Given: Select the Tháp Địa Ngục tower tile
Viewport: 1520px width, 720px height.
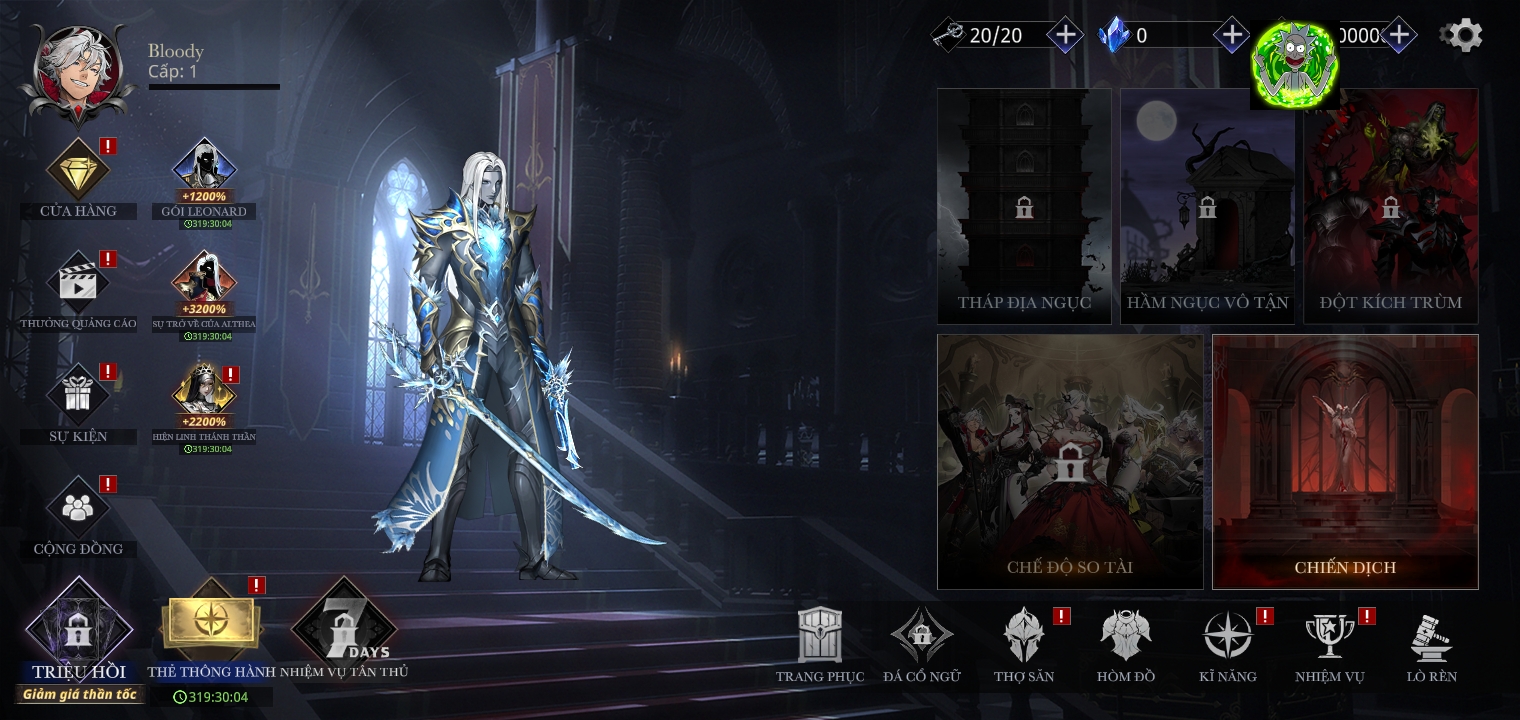Looking at the screenshot, I should 1024,206.
